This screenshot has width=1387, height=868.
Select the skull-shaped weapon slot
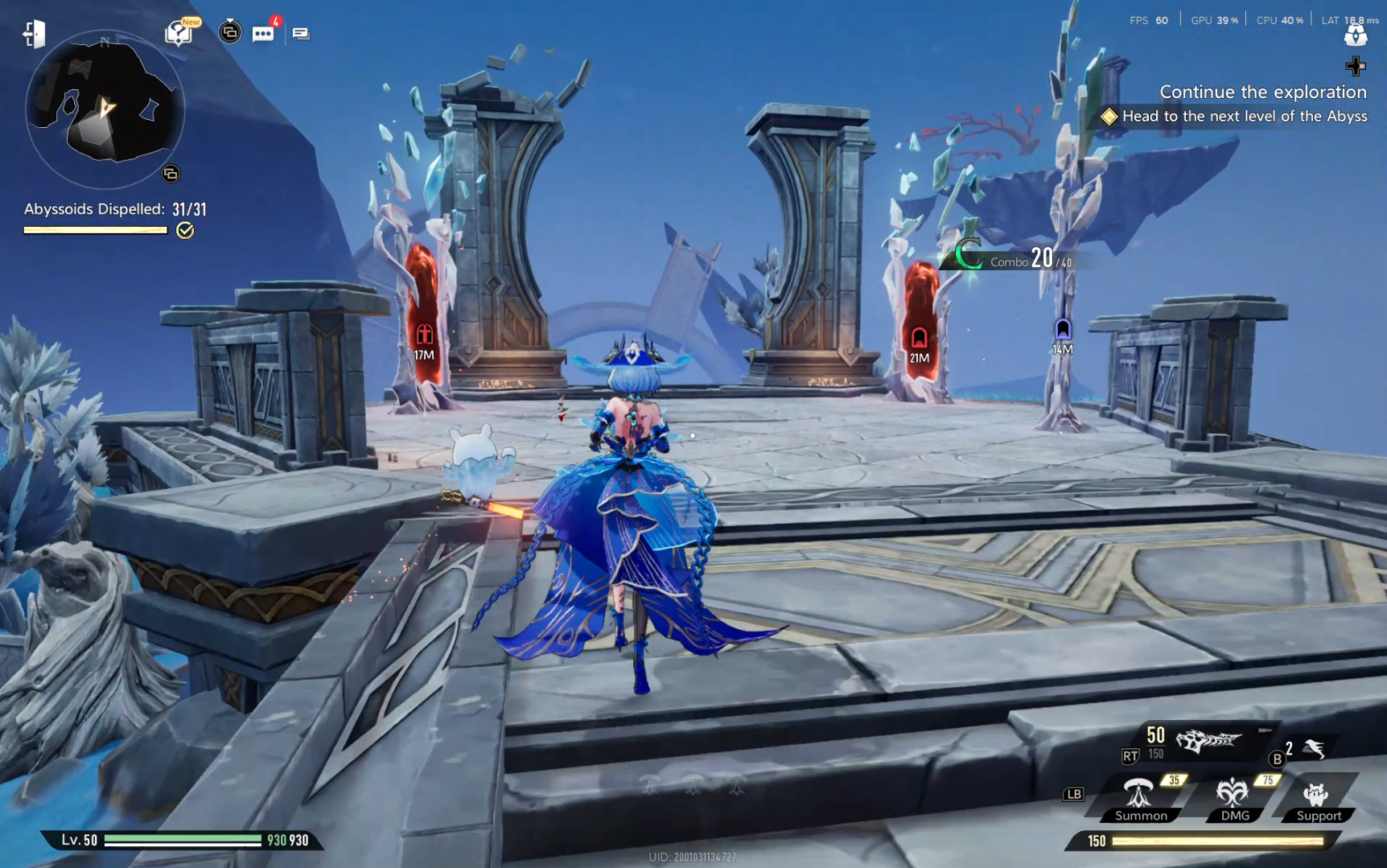(x=1208, y=739)
